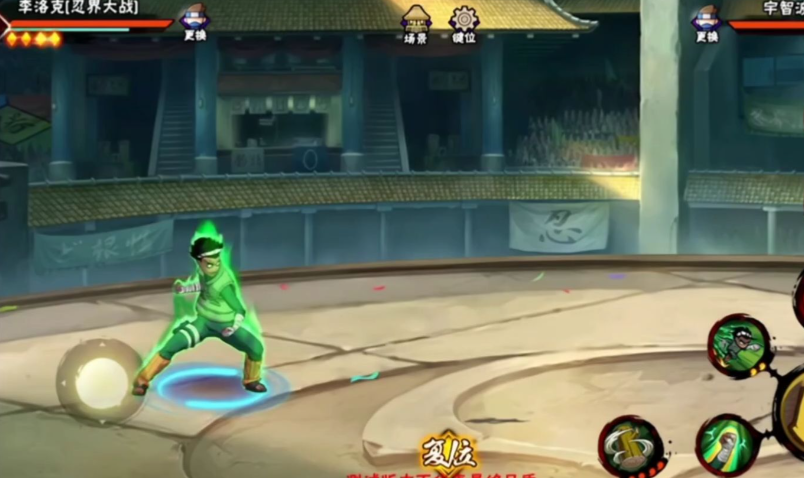Use the log substitution skill
Viewport: 804px width, 478px height.
point(632,446)
